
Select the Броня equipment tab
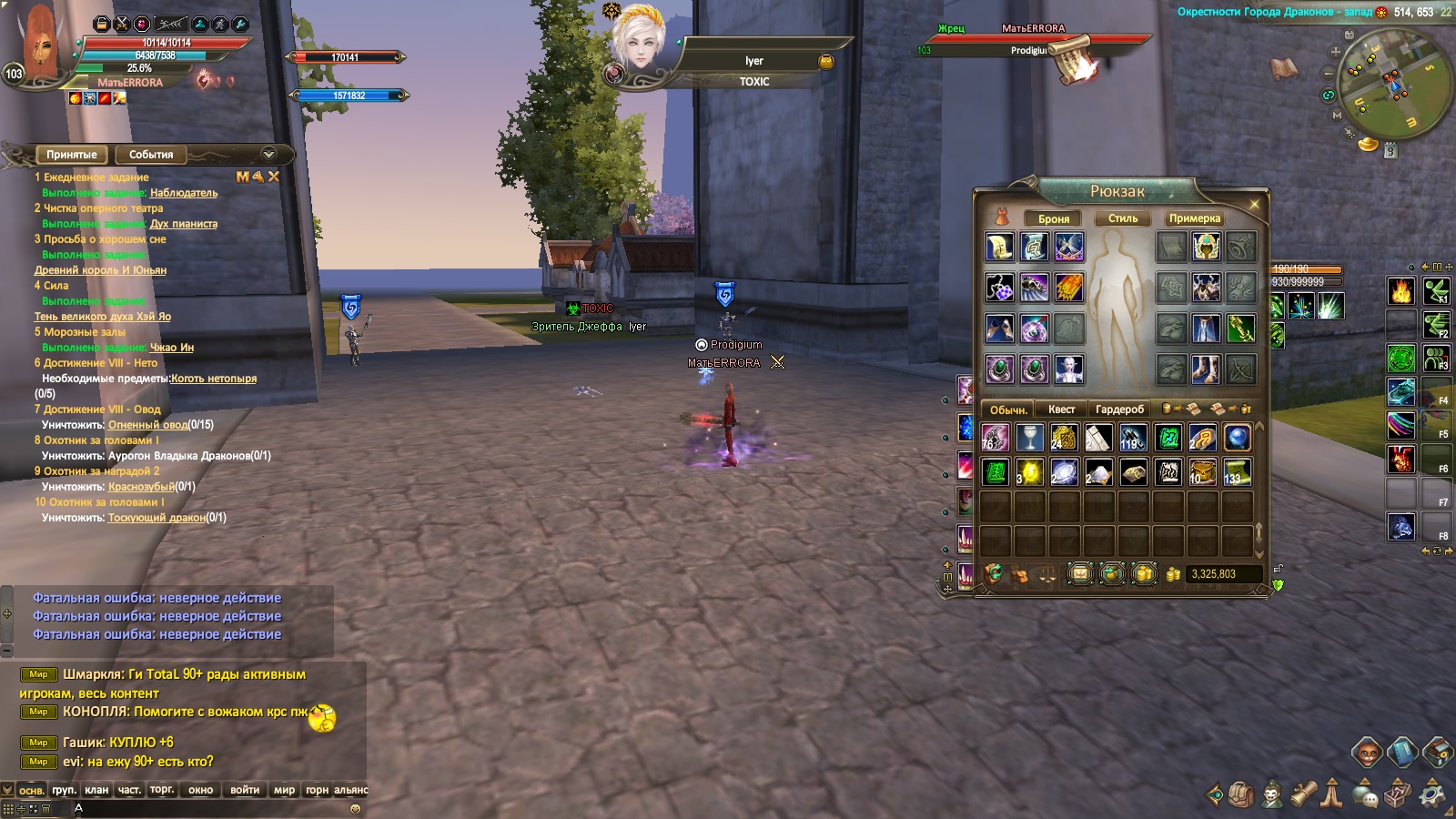pyautogui.click(x=1053, y=218)
